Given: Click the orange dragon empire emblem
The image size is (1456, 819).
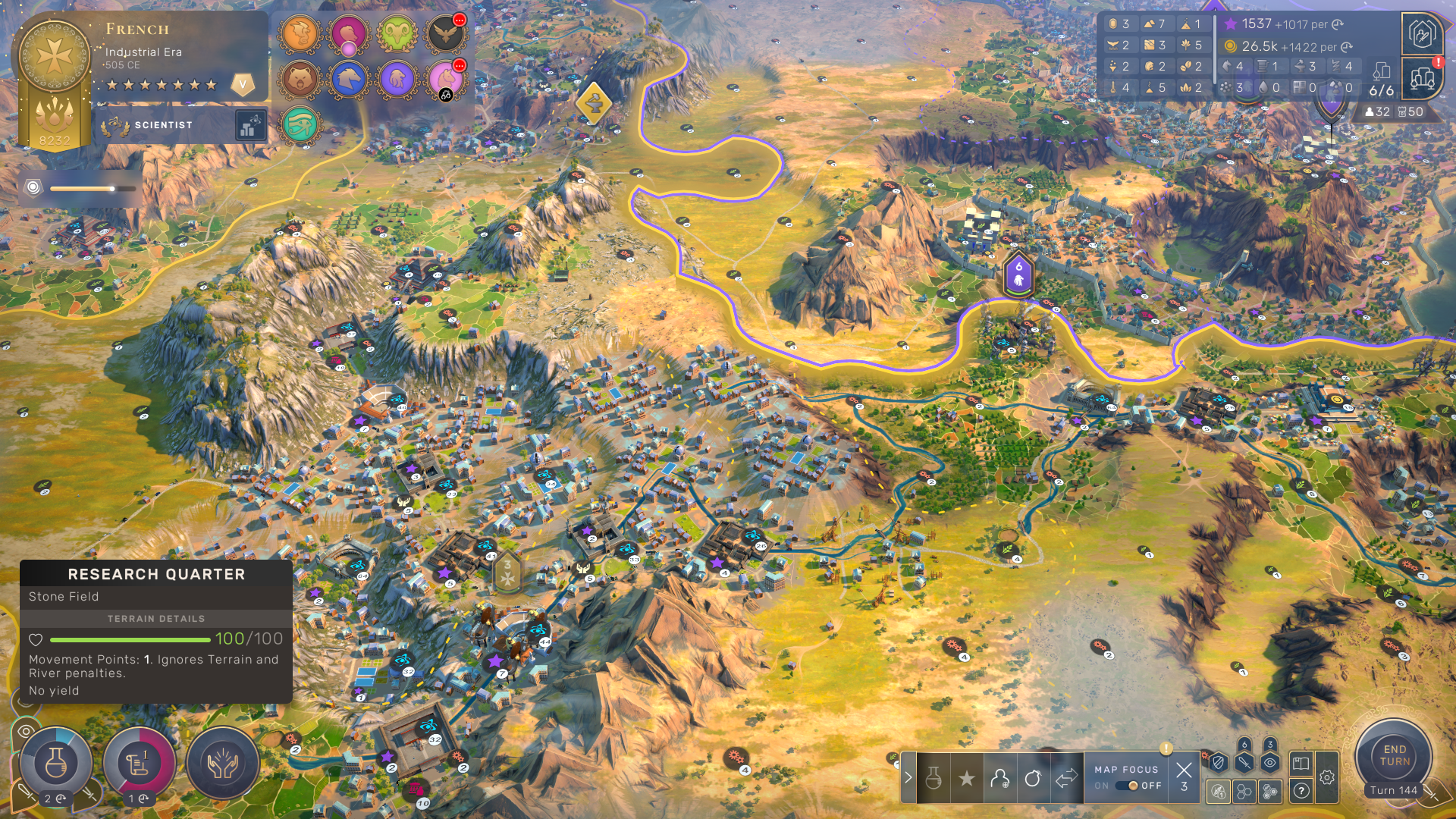Looking at the screenshot, I should click(x=300, y=34).
